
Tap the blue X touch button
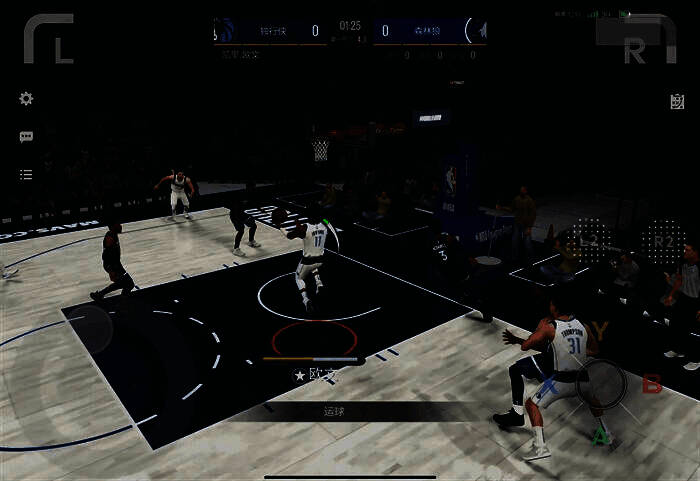[548, 385]
